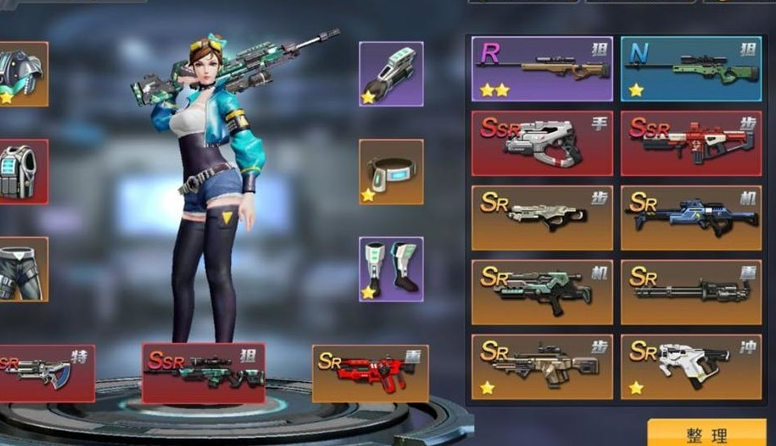Open the equipped red SR heavy weapon slot
The width and height of the screenshot is (776, 446).
(x=370, y=373)
